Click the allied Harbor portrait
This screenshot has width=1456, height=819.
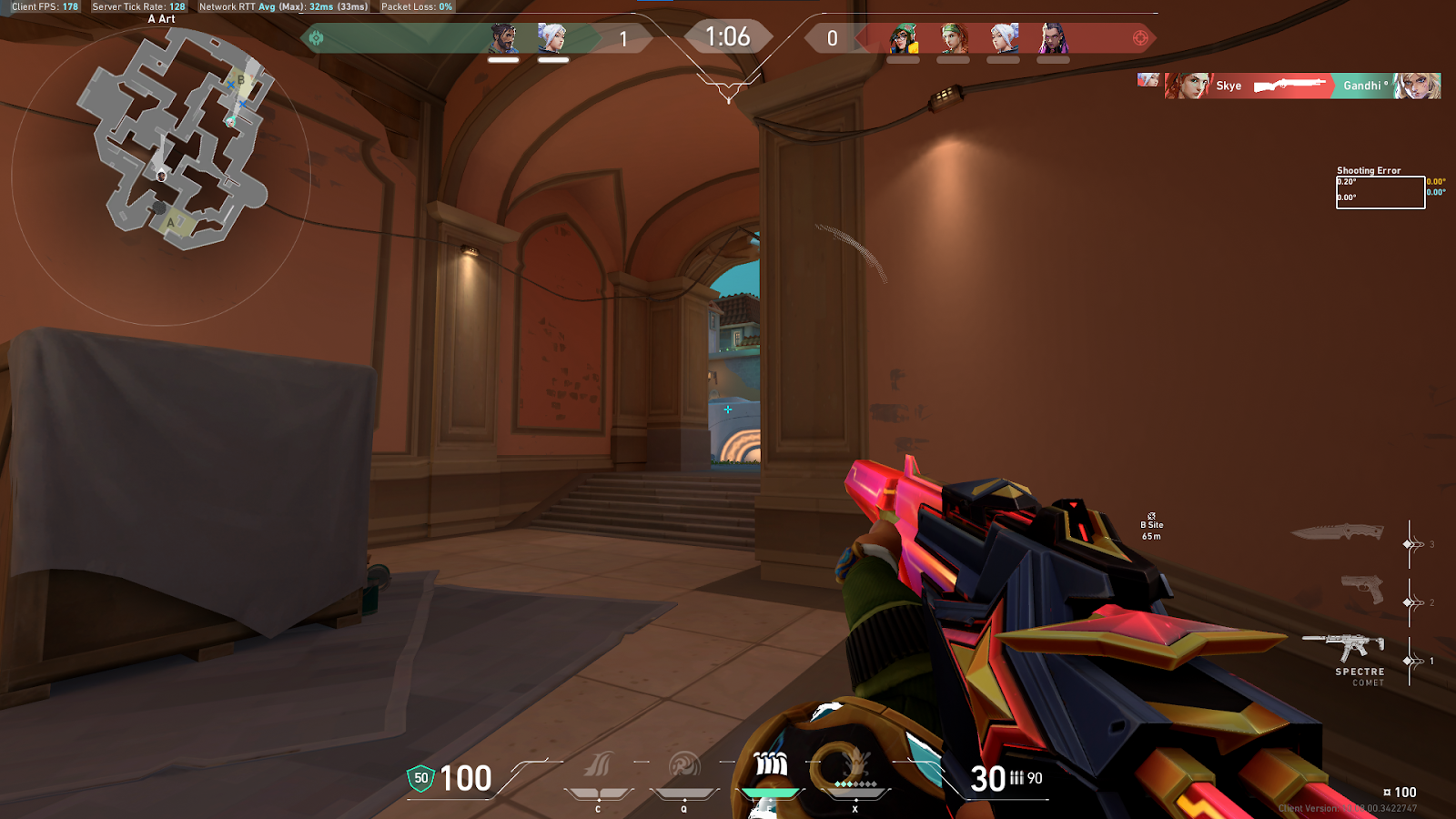point(503,38)
